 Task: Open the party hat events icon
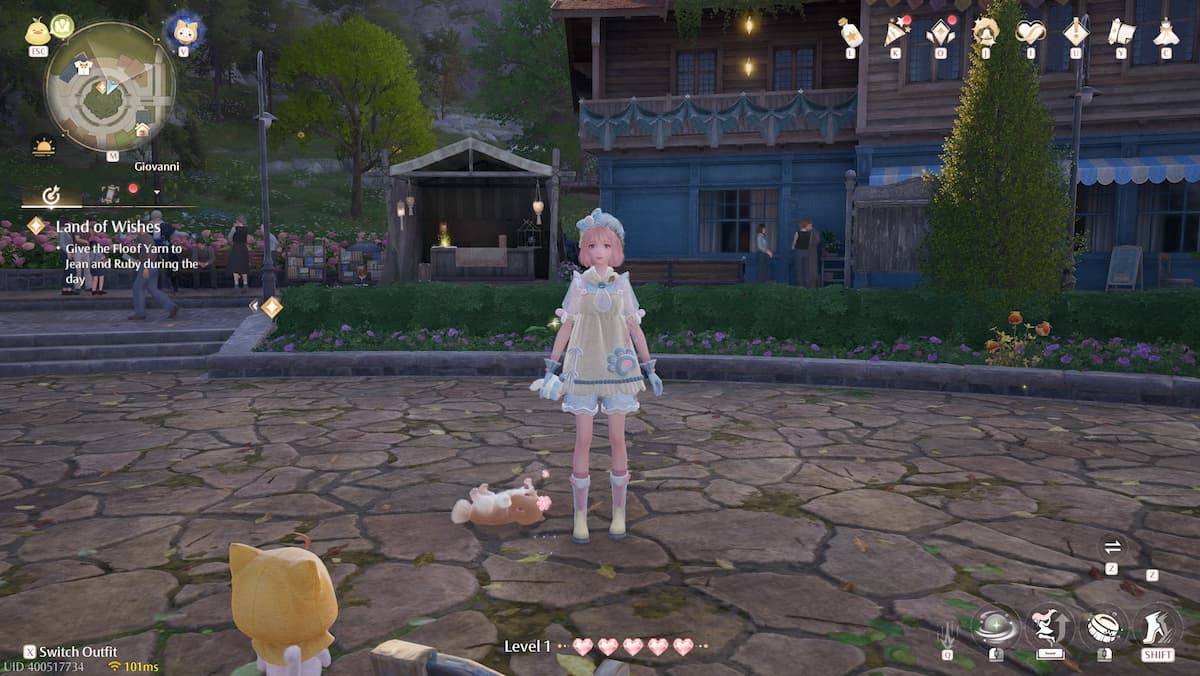point(895,34)
